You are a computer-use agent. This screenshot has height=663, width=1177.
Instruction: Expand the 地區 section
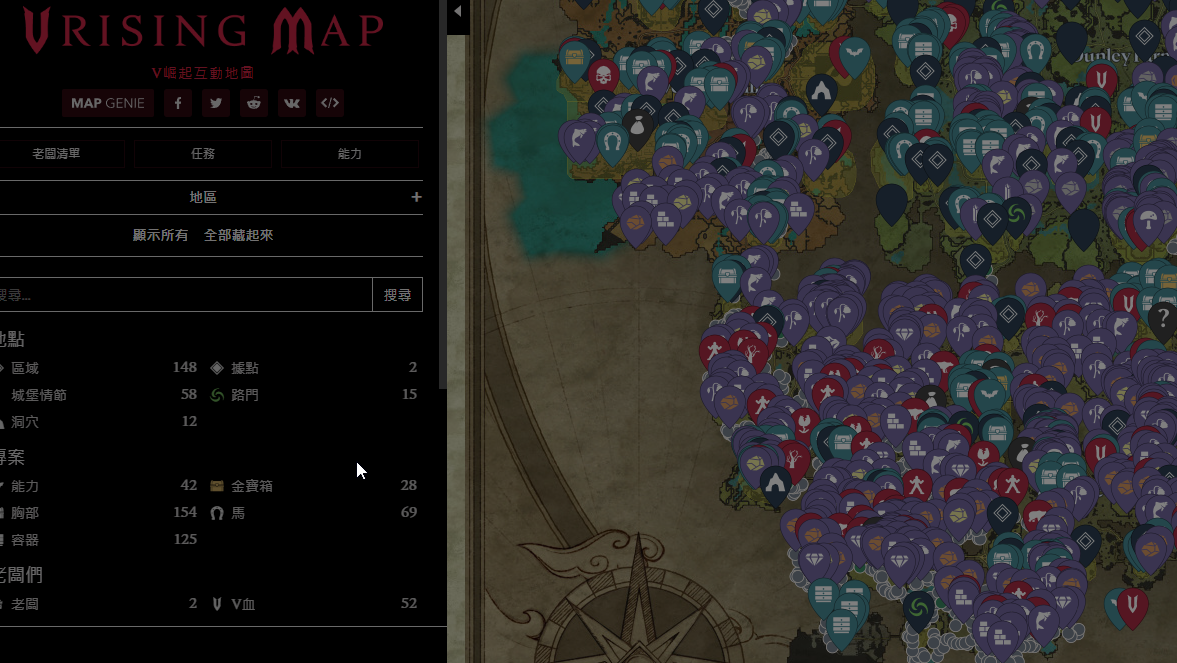[416, 197]
